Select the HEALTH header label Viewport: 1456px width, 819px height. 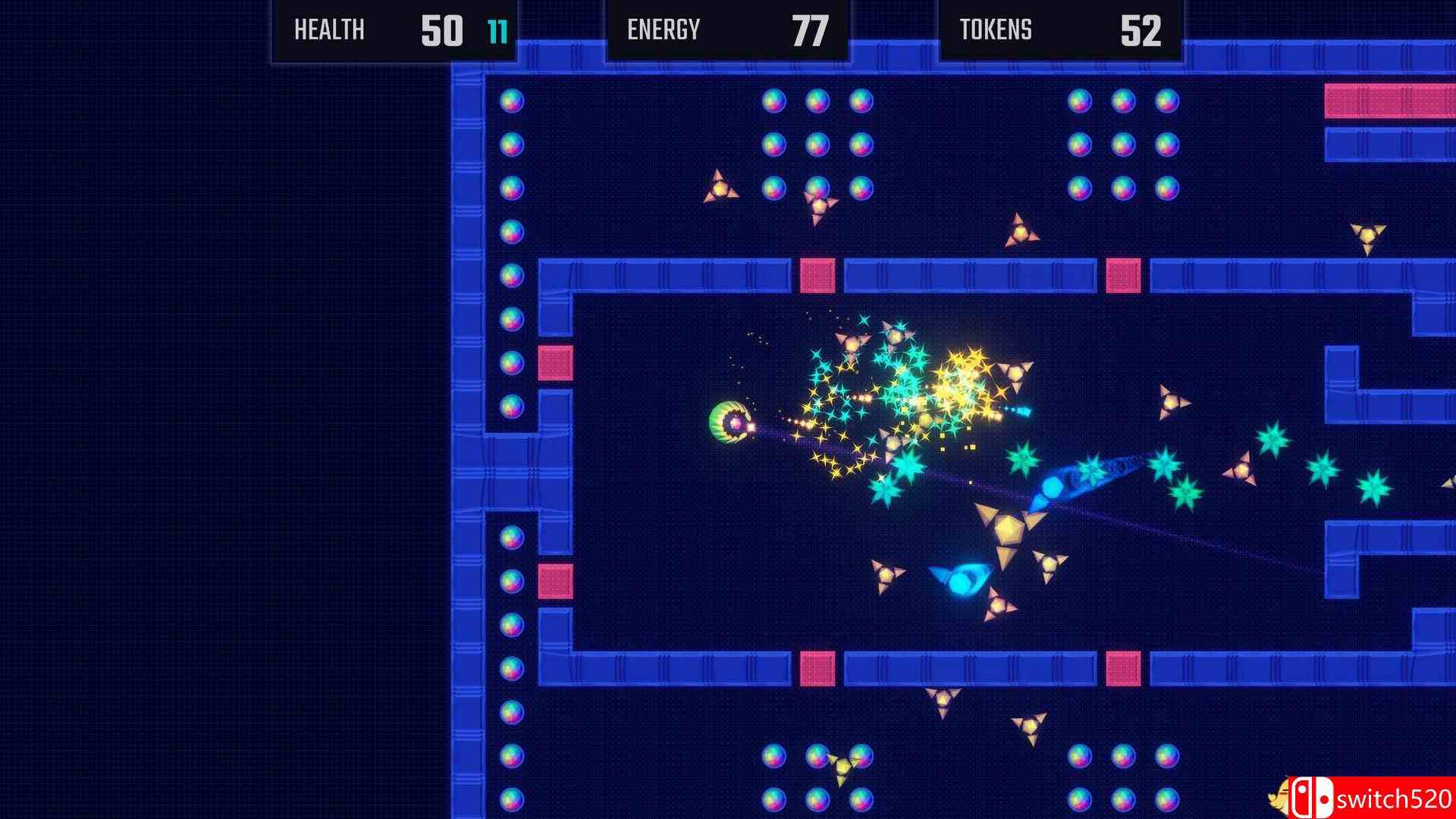click(x=328, y=30)
